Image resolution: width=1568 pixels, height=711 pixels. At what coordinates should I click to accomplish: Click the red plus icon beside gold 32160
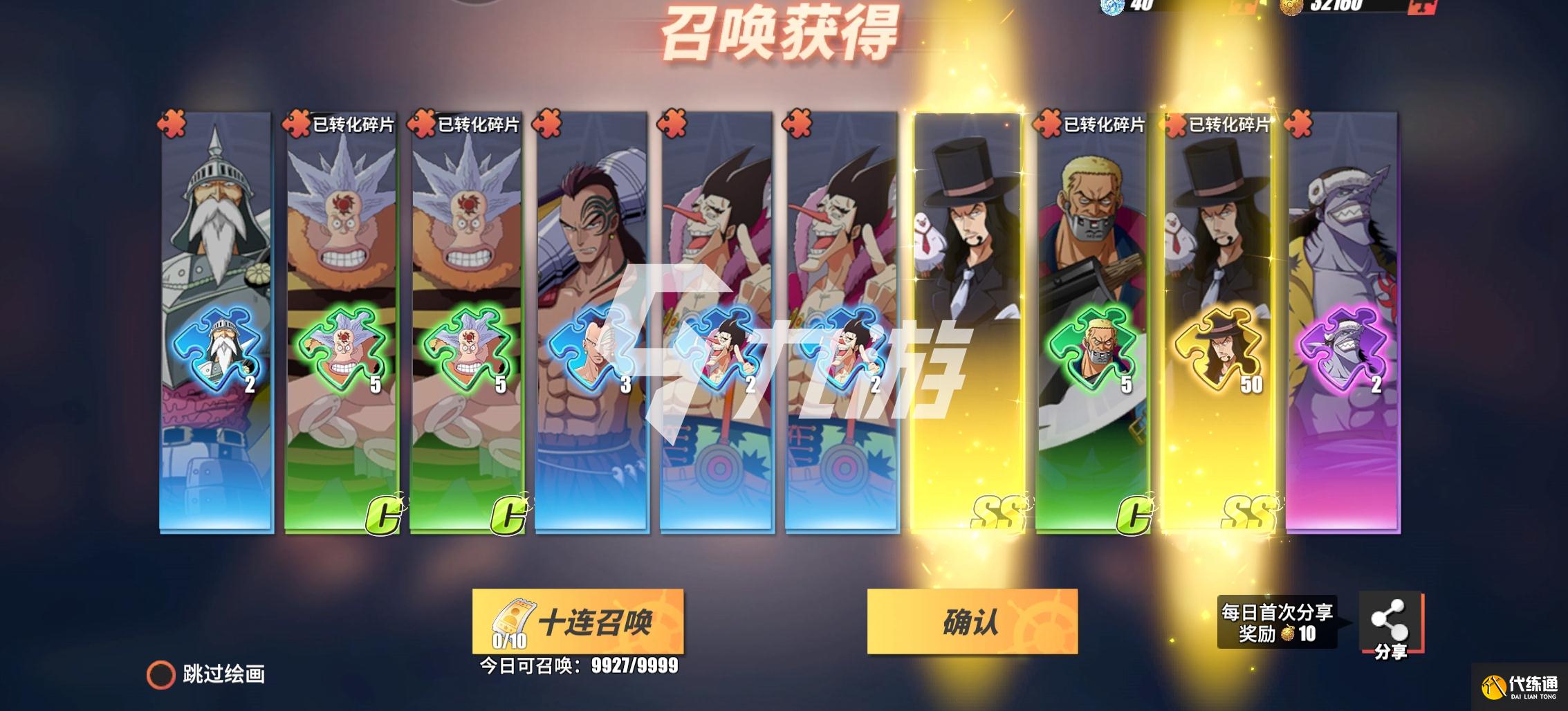point(1422,7)
